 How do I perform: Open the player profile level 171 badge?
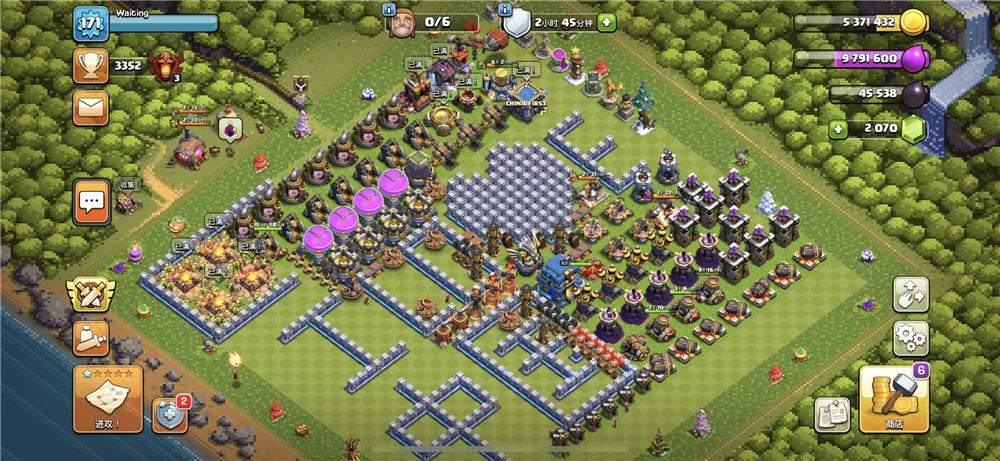click(90, 24)
